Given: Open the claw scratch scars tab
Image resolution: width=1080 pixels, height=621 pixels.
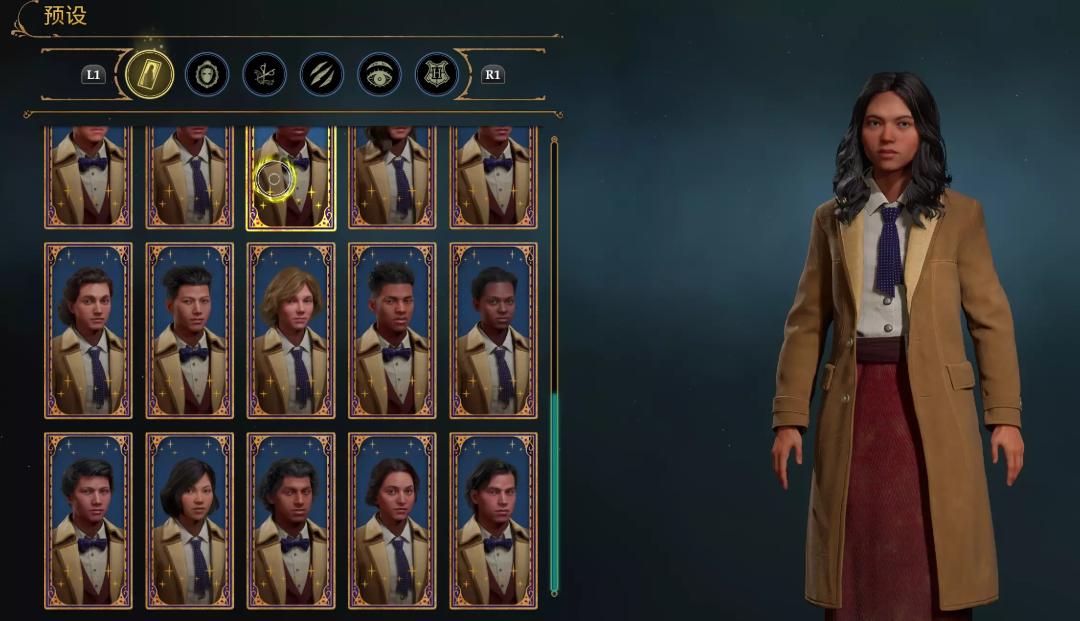Looking at the screenshot, I should pos(322,74).
